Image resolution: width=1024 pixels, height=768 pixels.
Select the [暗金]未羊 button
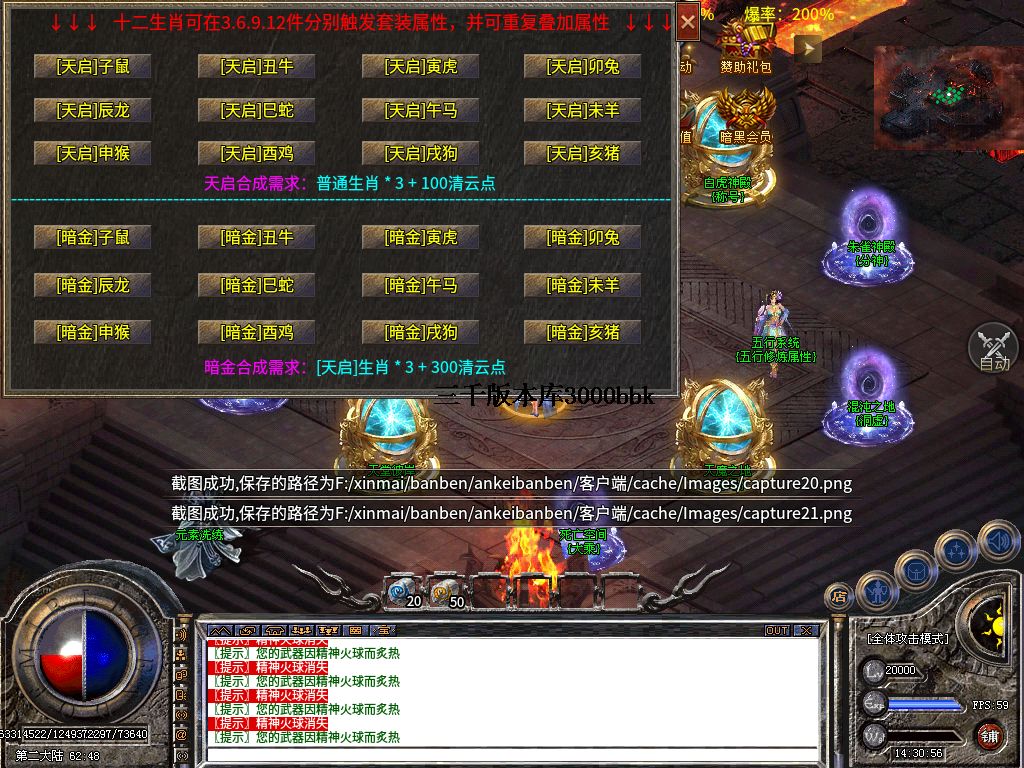(x=582, y=285)
